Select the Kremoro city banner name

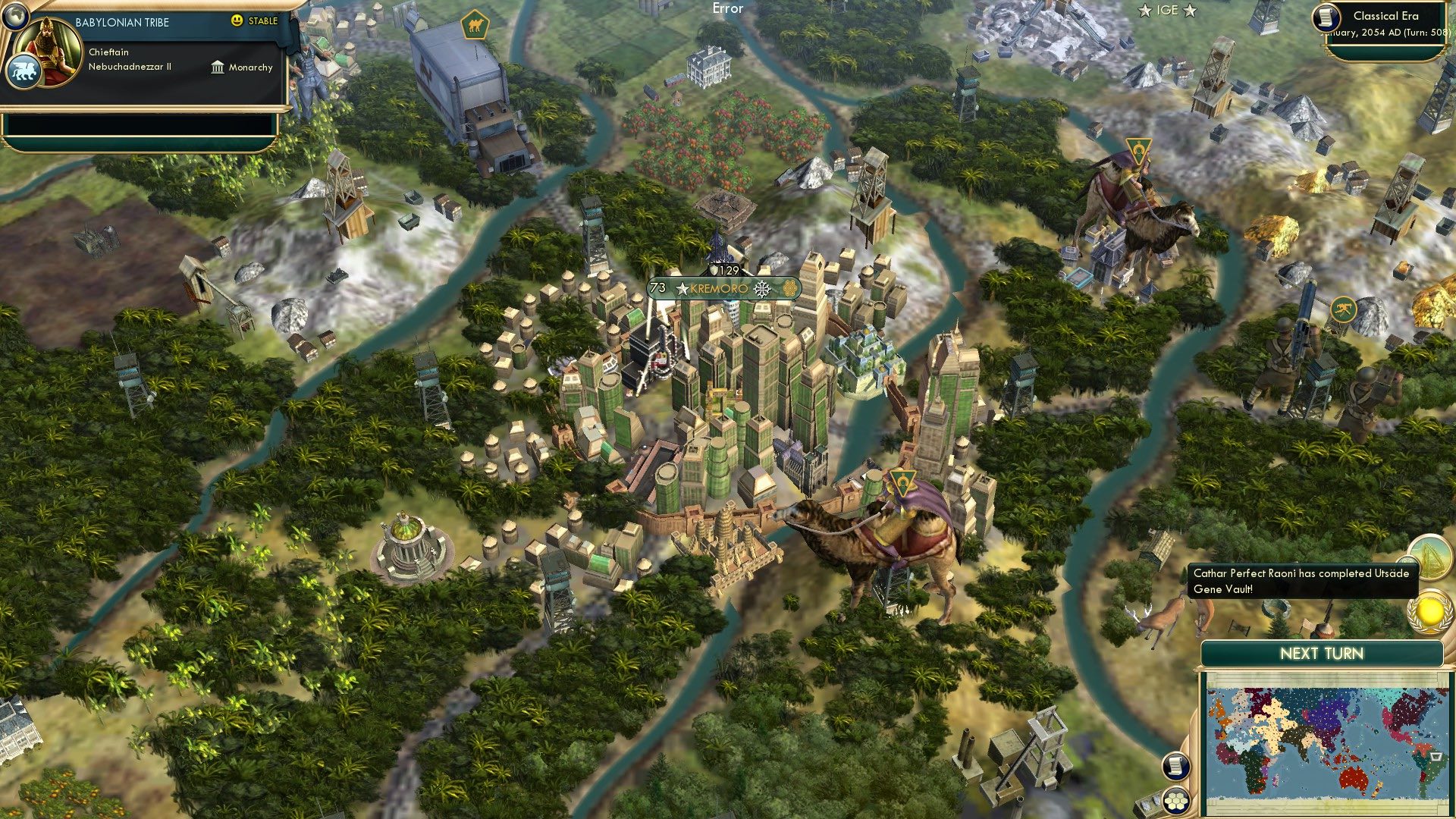720,289
